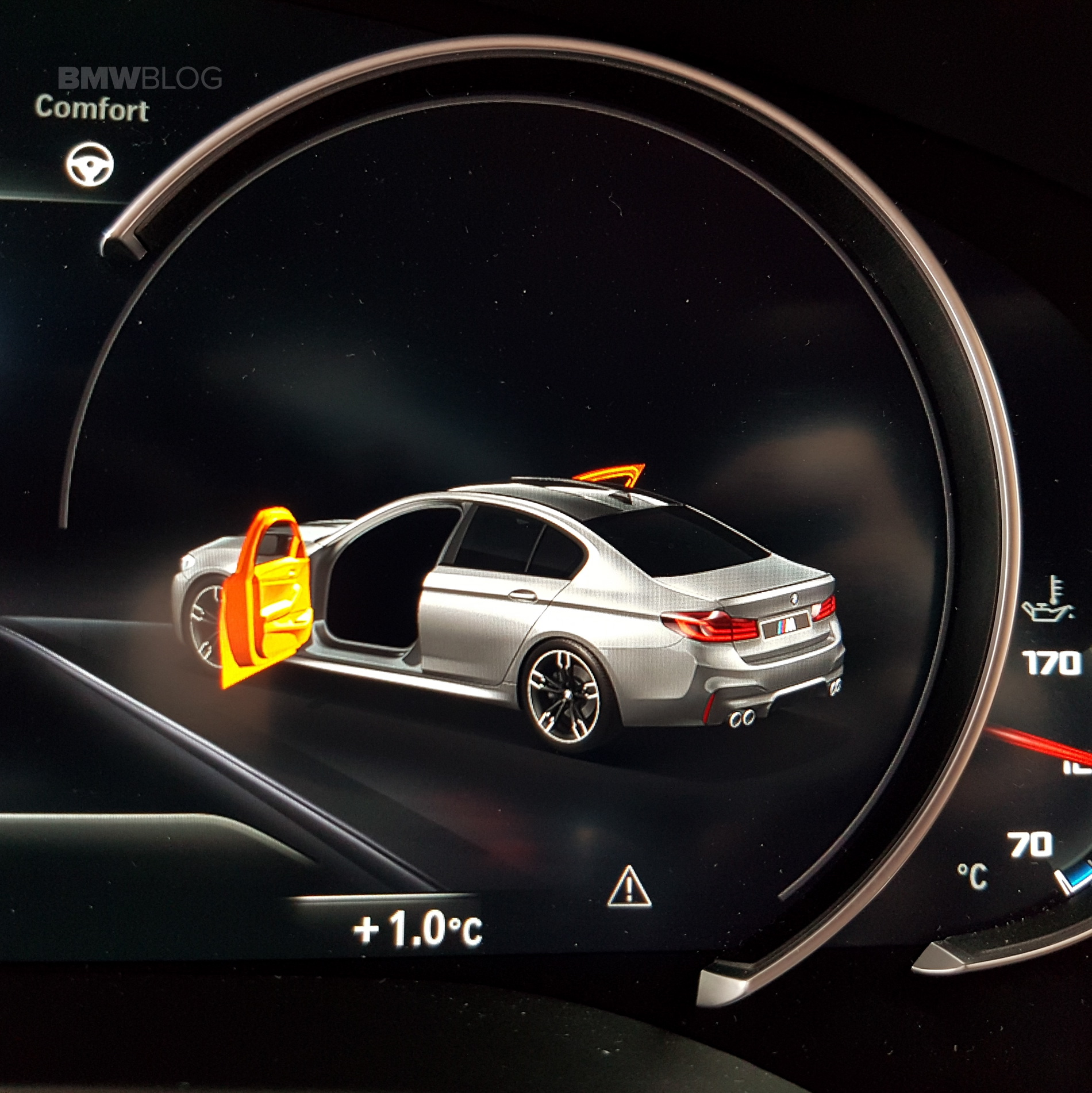Select the warning triangle icon
1092x1093 pixels.
coord(629,887)
